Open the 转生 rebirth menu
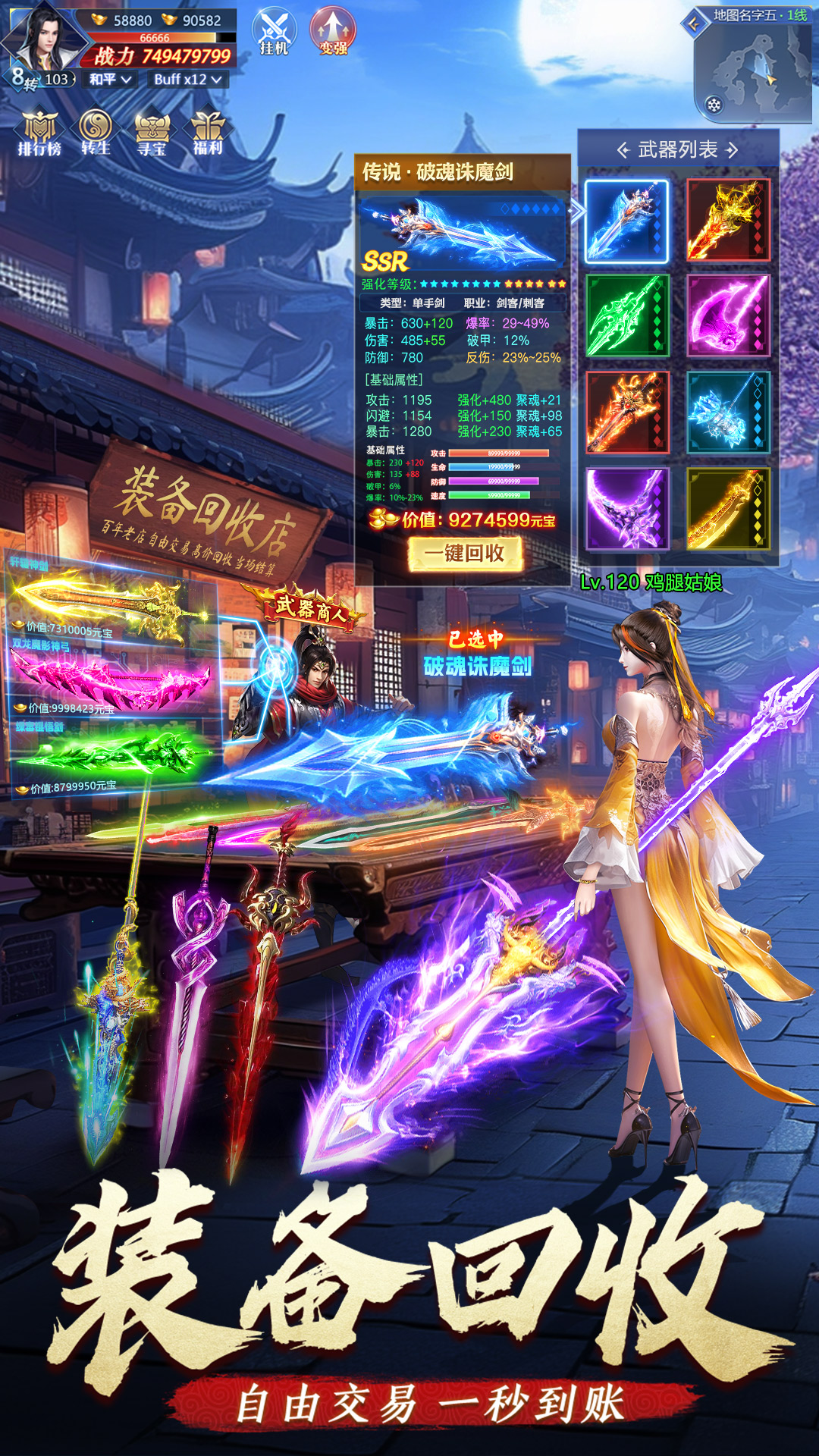819x1456 pixels. click(96, 133)
